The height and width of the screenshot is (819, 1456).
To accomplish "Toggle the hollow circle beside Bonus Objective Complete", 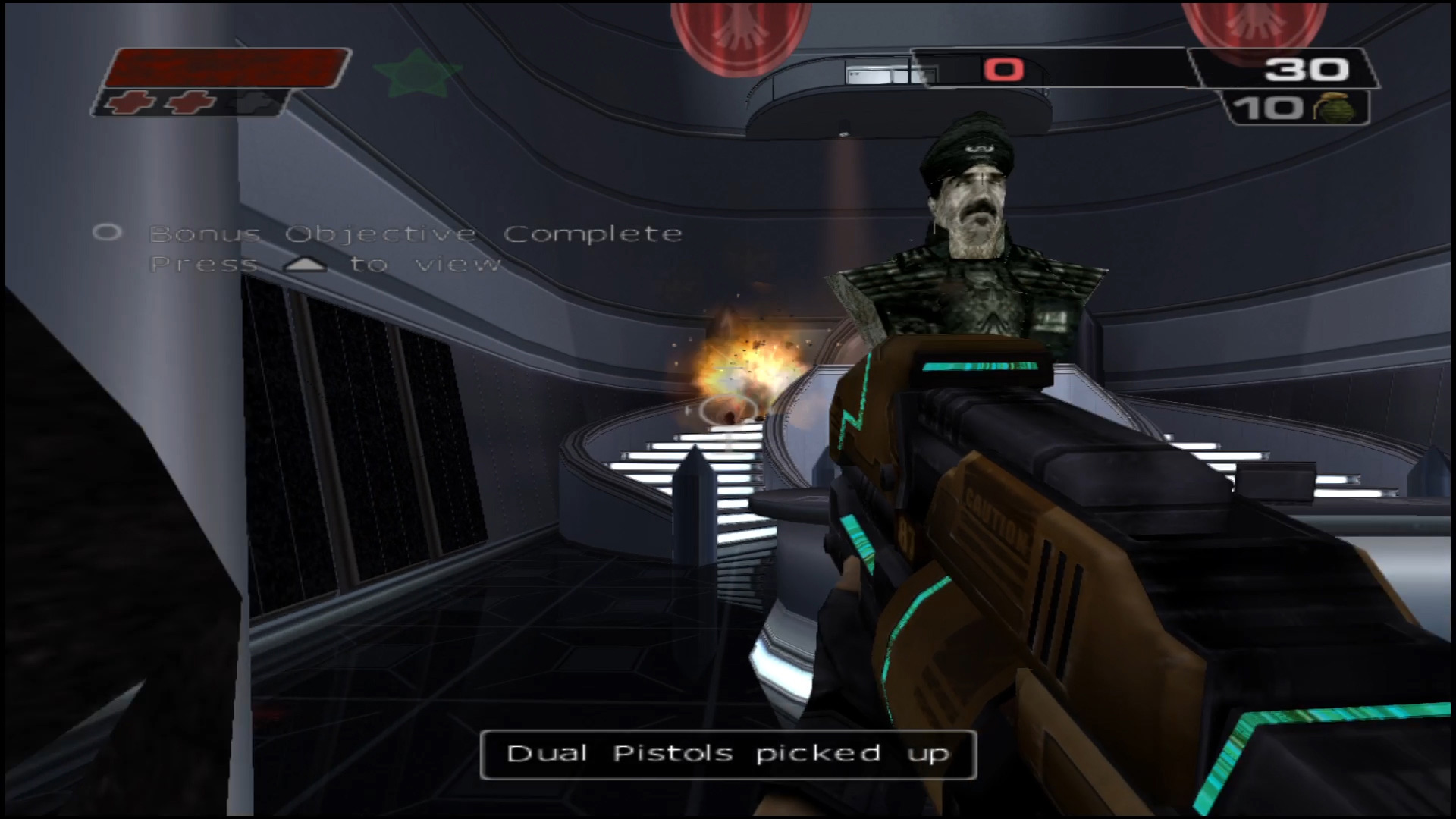I will (109, 233).
